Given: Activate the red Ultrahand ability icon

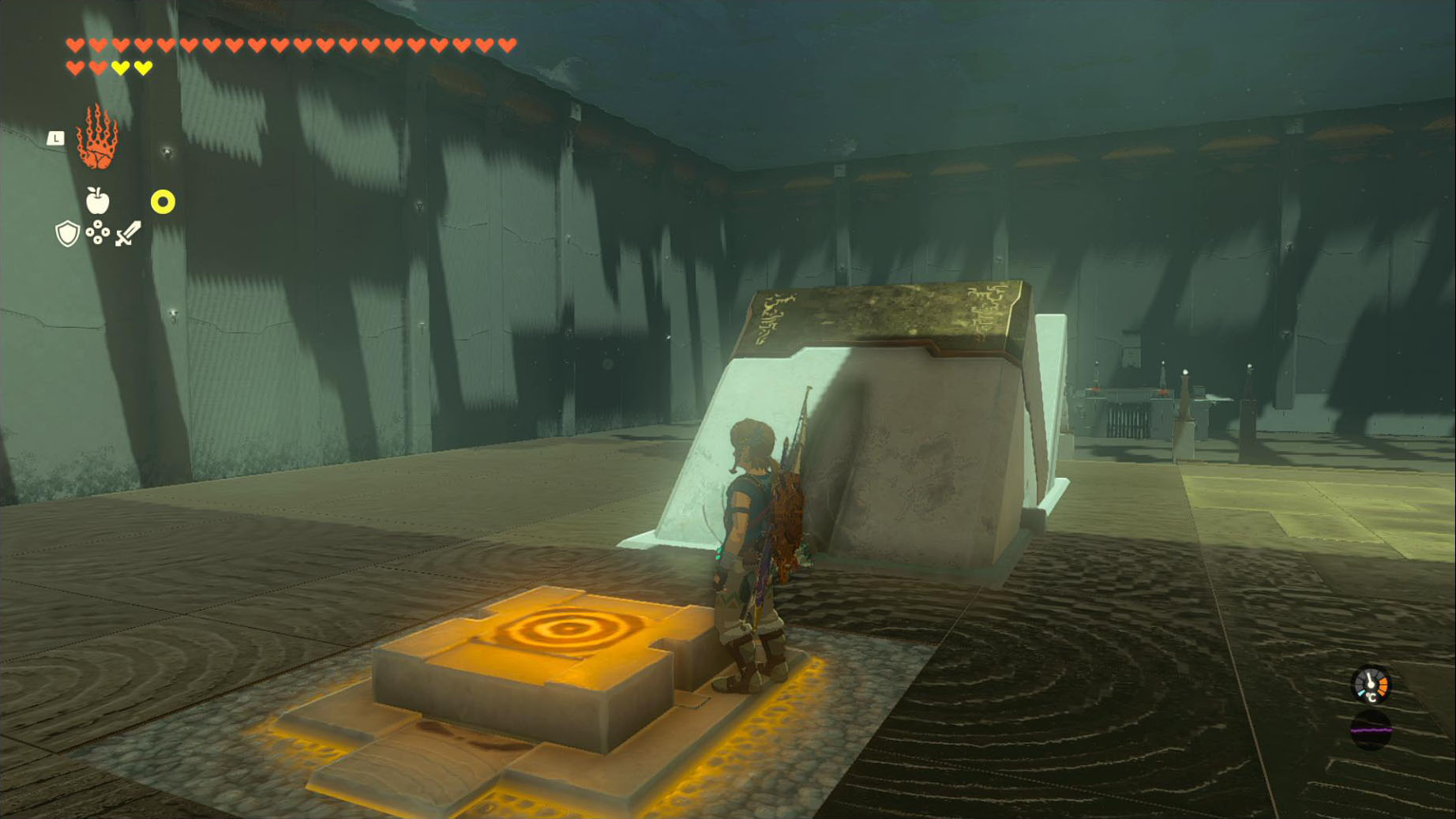Looking at the screenshot, I should [x=97, y=138].
